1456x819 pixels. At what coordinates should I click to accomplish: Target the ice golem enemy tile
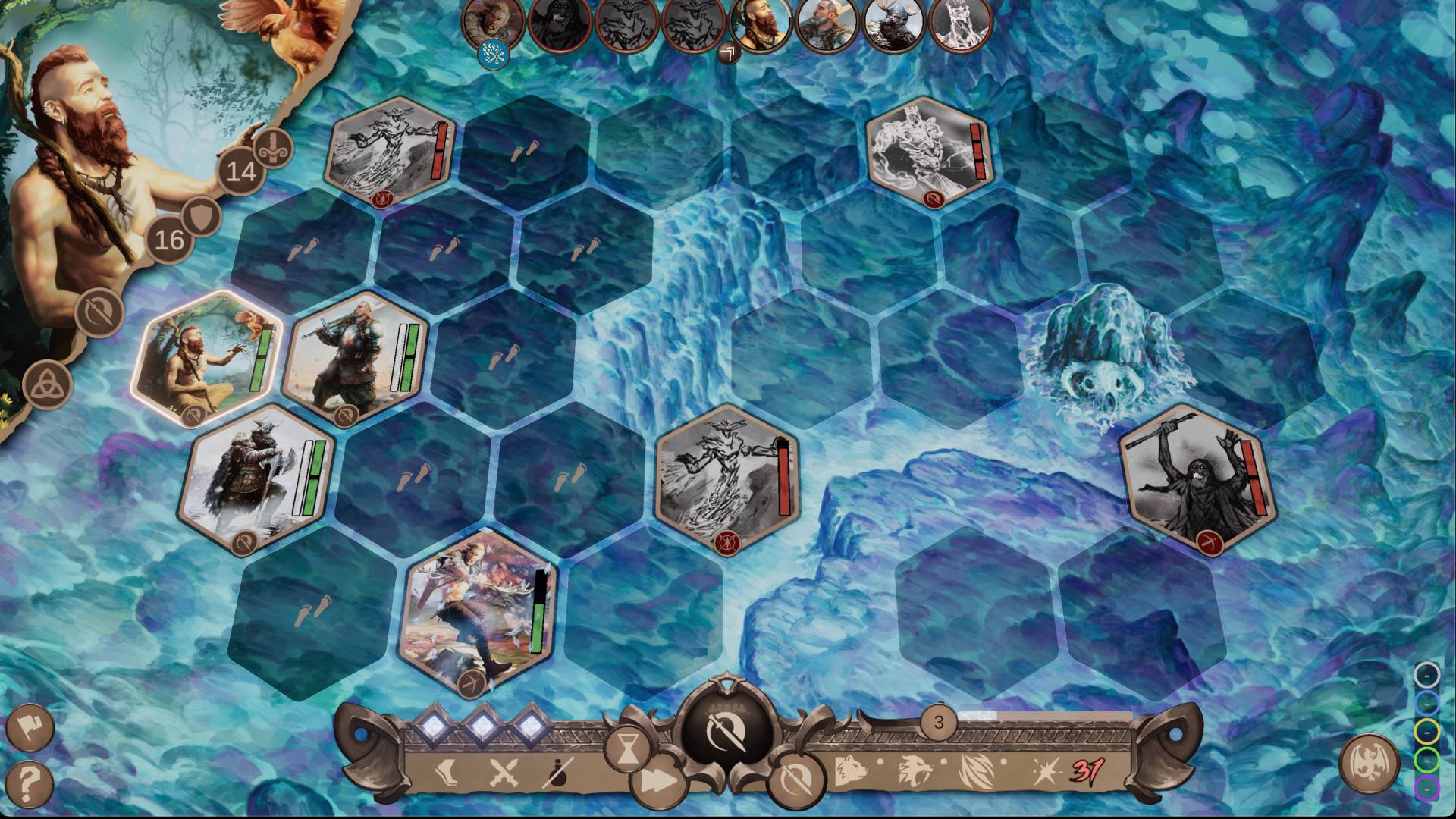pos(930,152)
